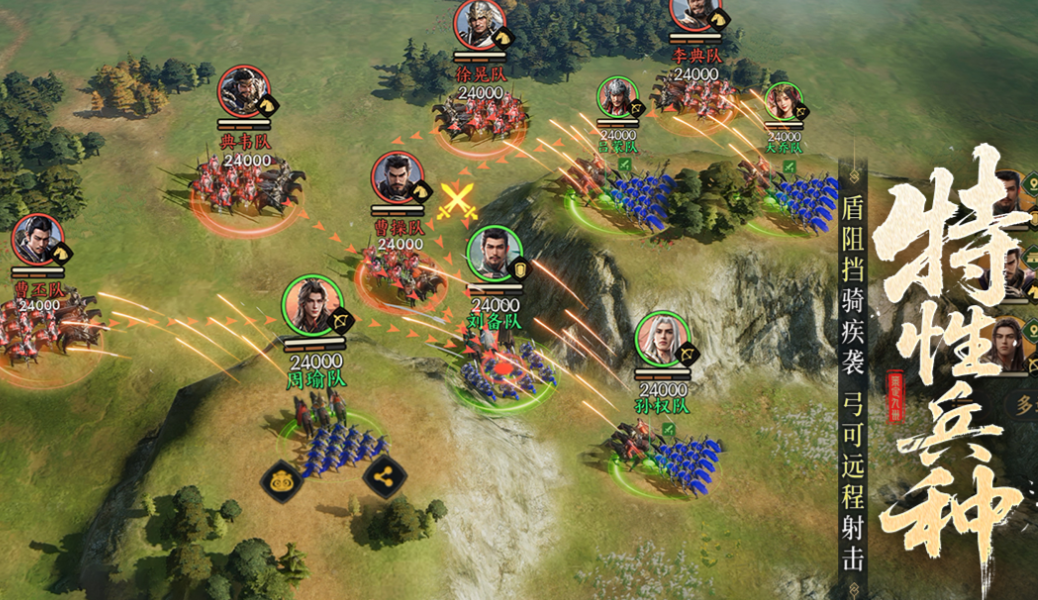1038x600 pixels.
Task: Tap the gold pouch diamond button
Action: tap(283, 479)
